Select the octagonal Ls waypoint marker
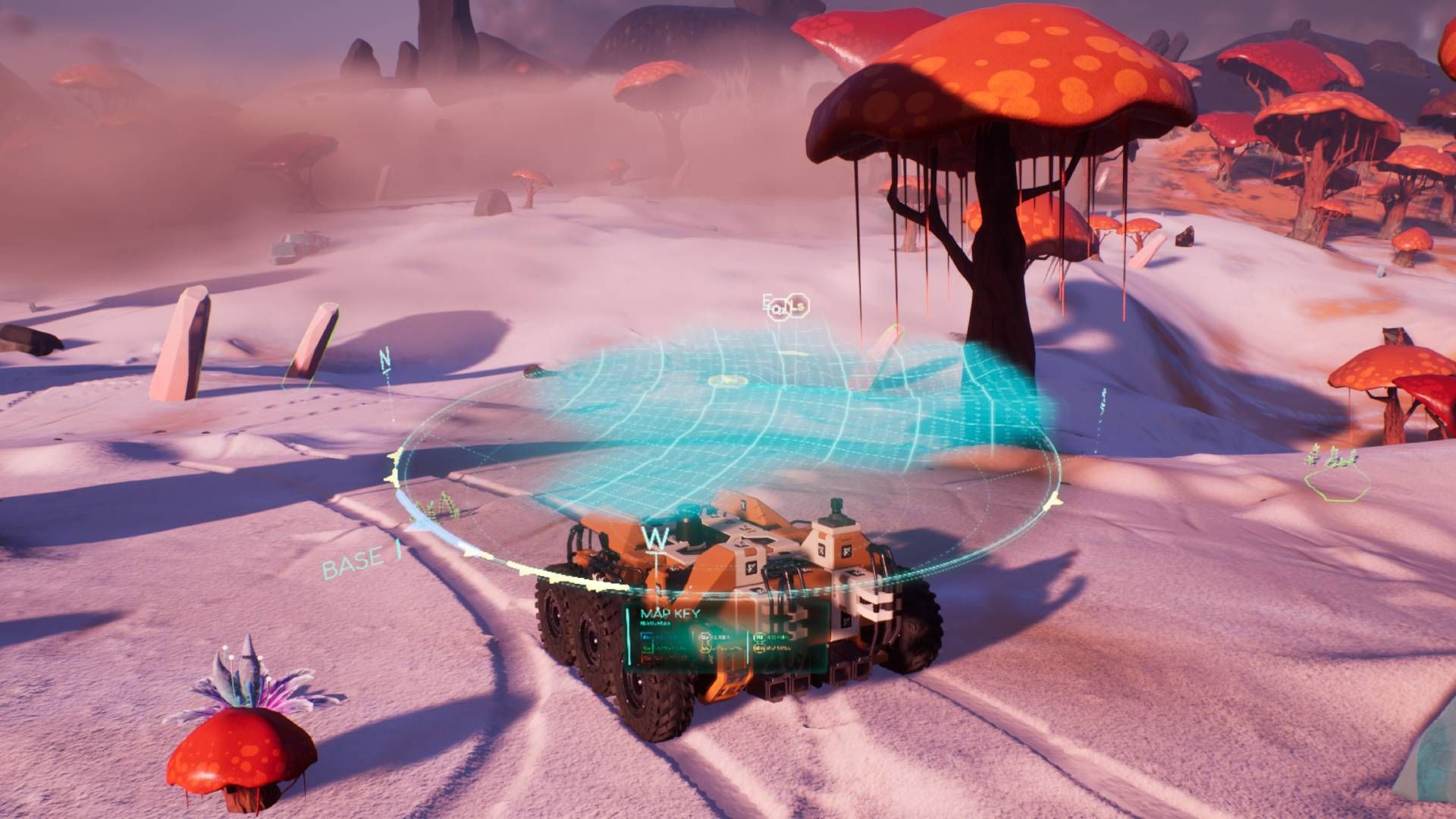The height and width of the screenshot is (819, 1456). [798, 306]
